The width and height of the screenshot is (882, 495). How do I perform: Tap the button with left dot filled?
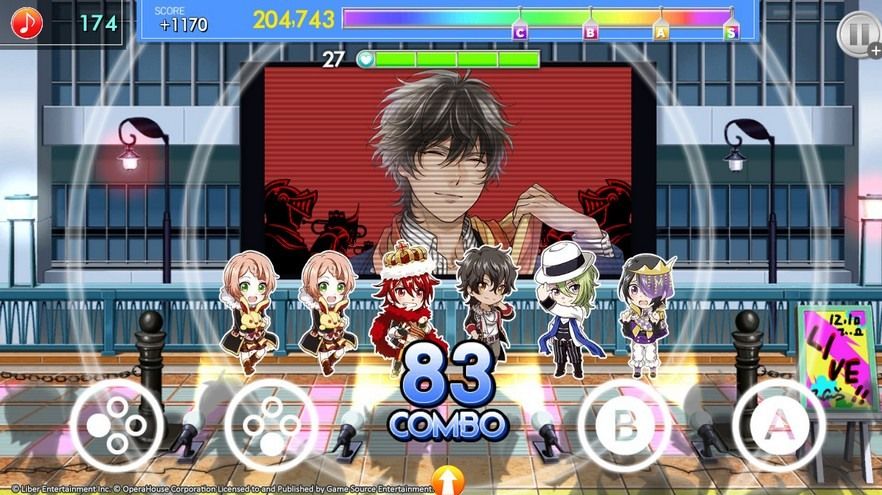116,425
